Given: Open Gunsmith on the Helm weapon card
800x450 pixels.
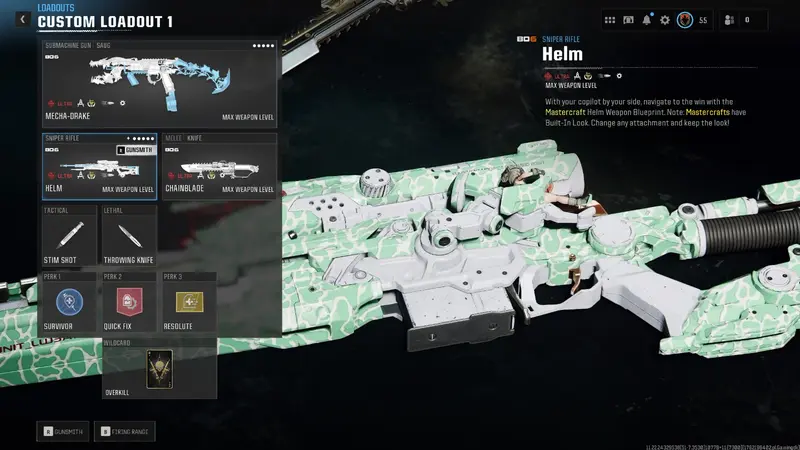Looking at the screenshot, I should tap(136, 149).
